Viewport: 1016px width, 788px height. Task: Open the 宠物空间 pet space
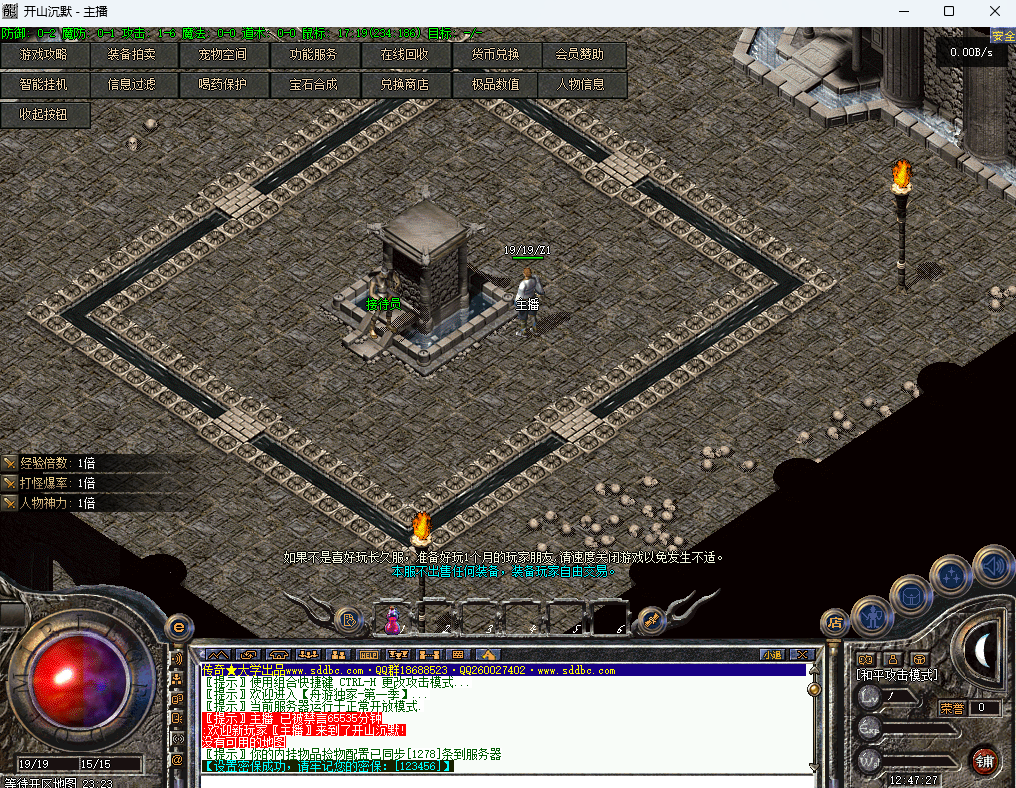tap(224, 55)
